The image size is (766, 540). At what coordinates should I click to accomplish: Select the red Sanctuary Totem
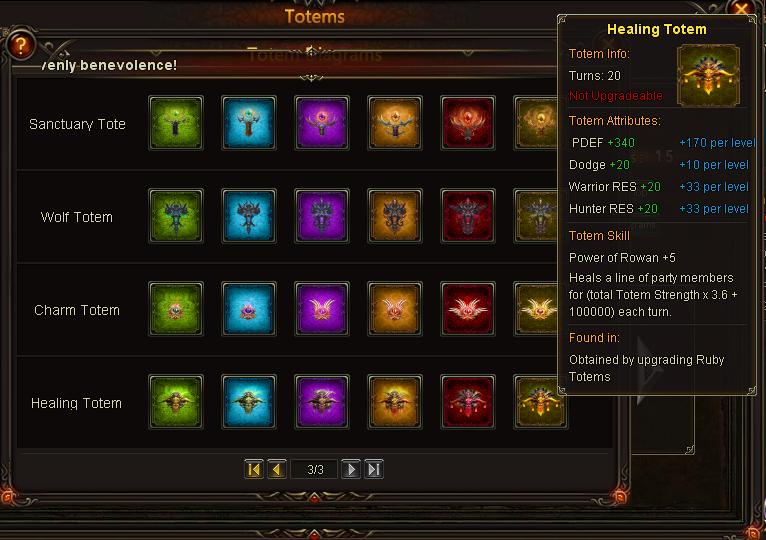[468, 124]
